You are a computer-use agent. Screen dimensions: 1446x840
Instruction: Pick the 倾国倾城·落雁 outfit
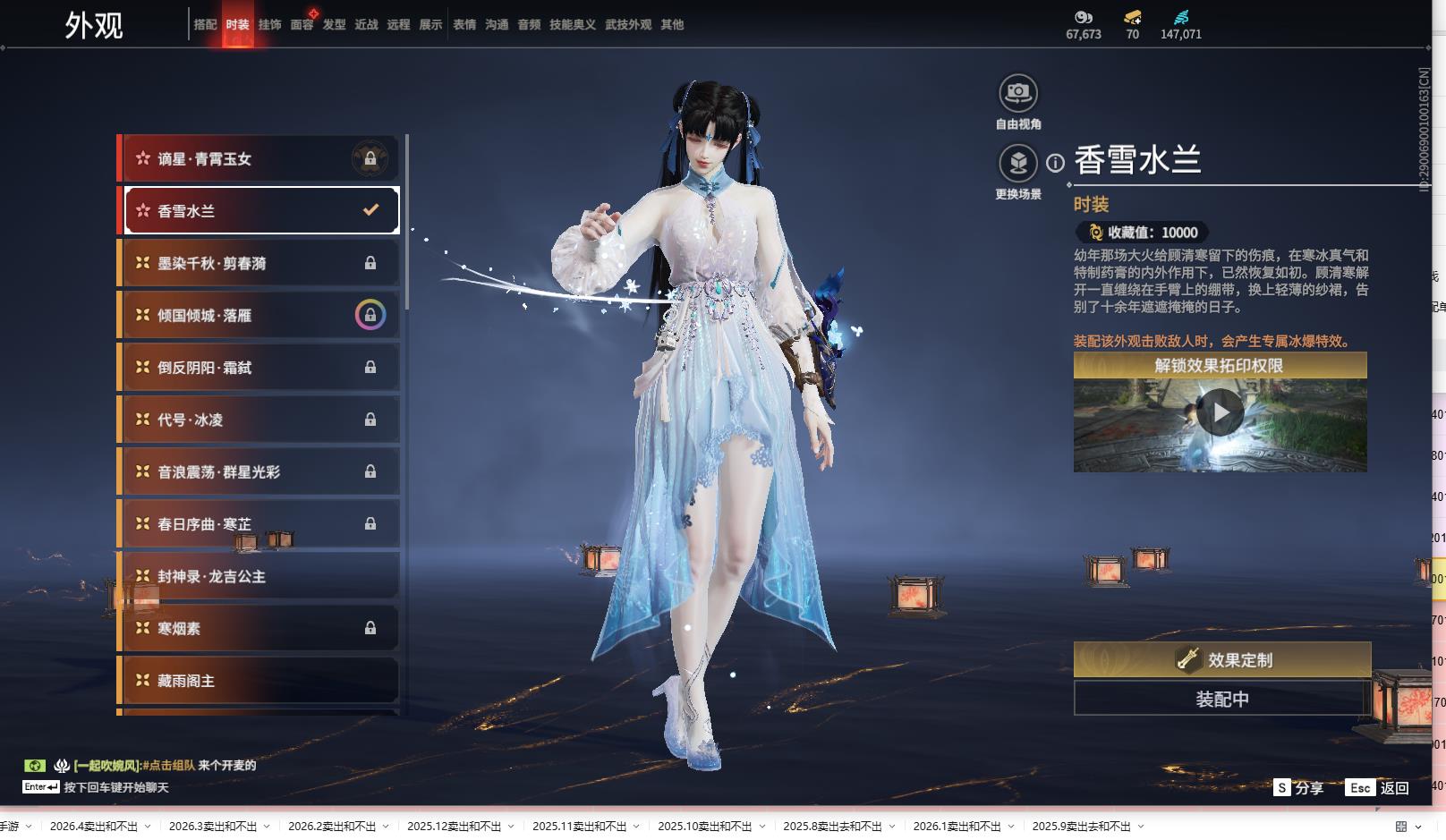[259, 315]
